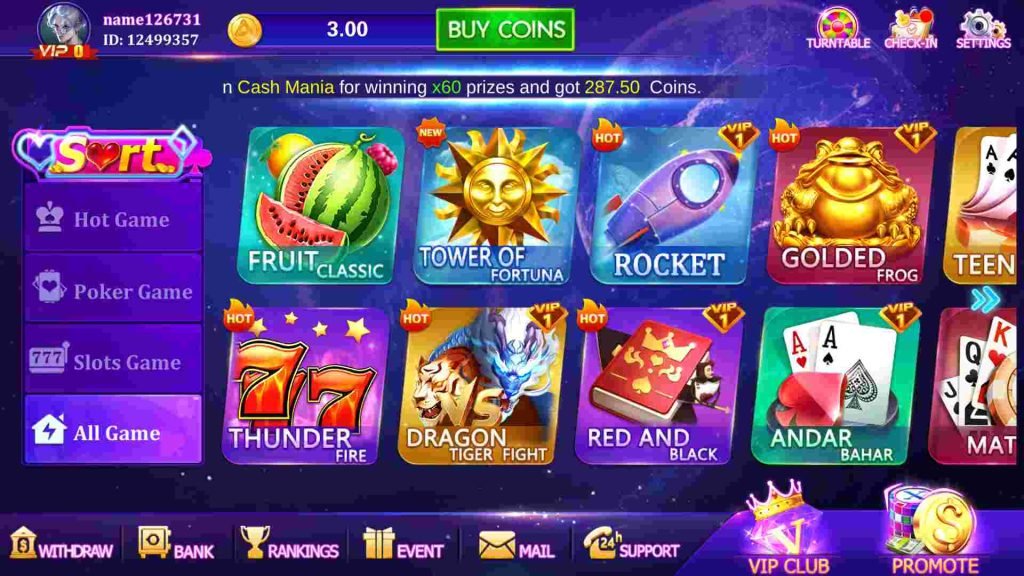Open the Turntable wheel
1024x576 pixels.
click(838, 28)
